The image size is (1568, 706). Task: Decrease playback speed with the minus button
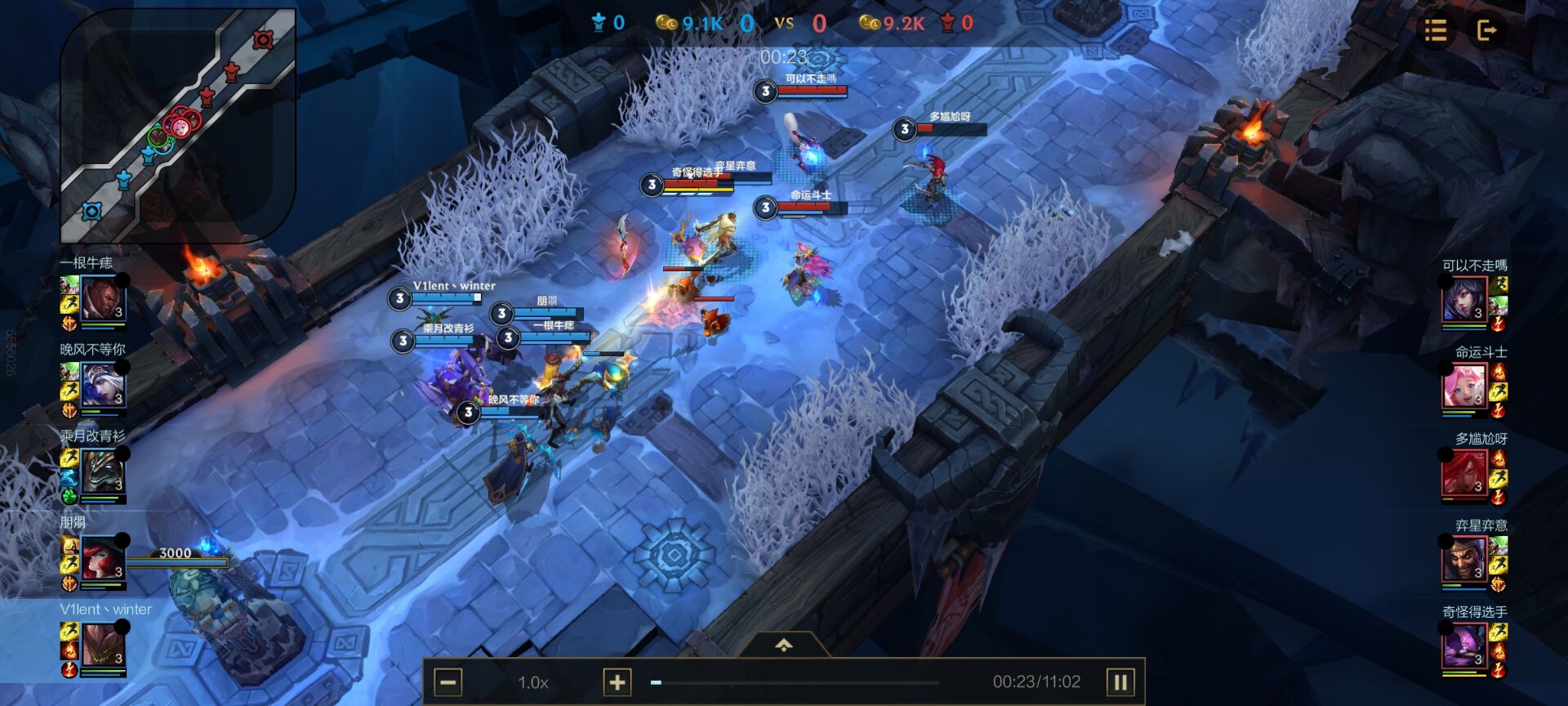click(448, 681)
